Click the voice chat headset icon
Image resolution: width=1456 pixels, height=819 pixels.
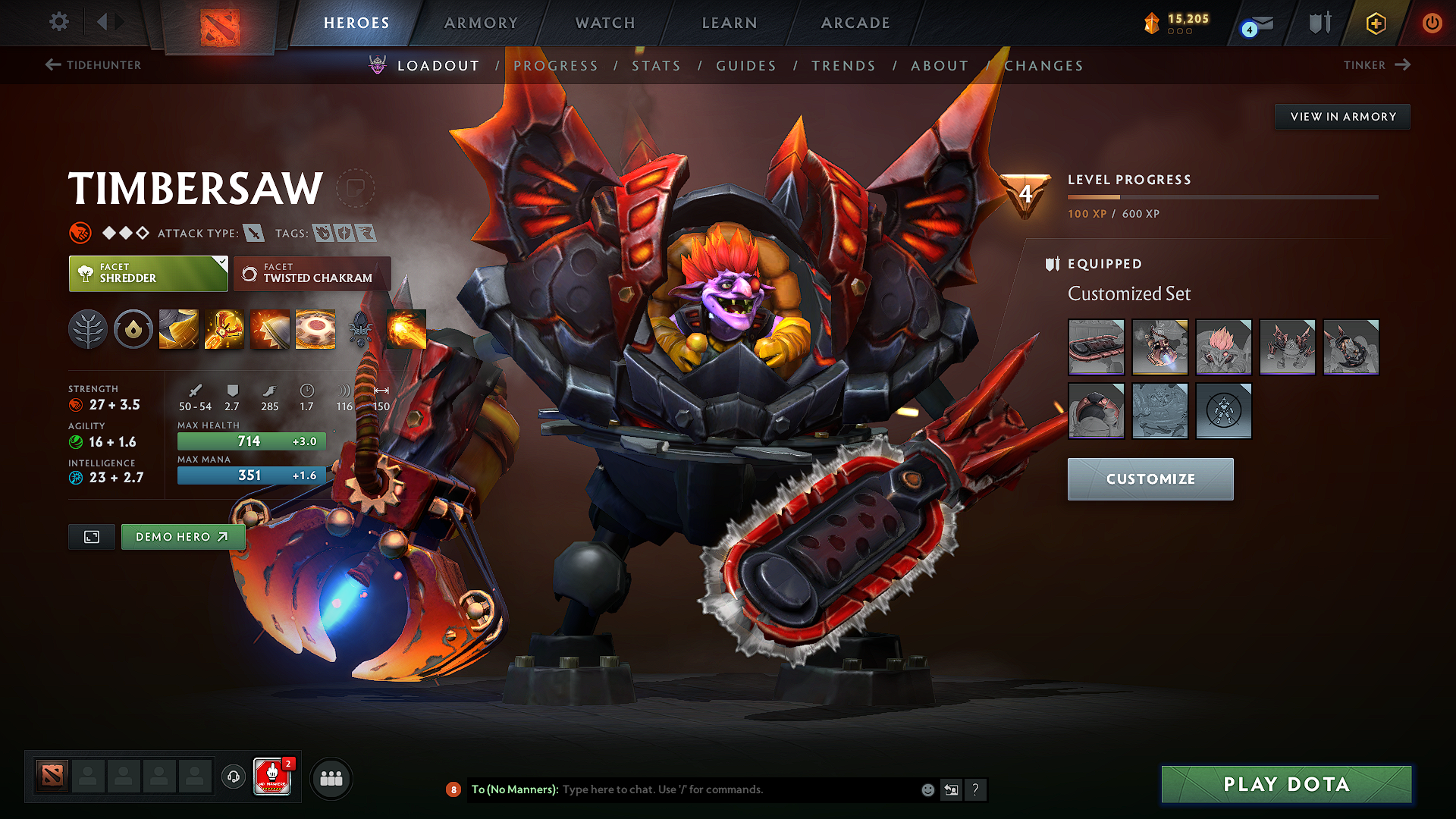pyautogui.click(x=233, y=777)
